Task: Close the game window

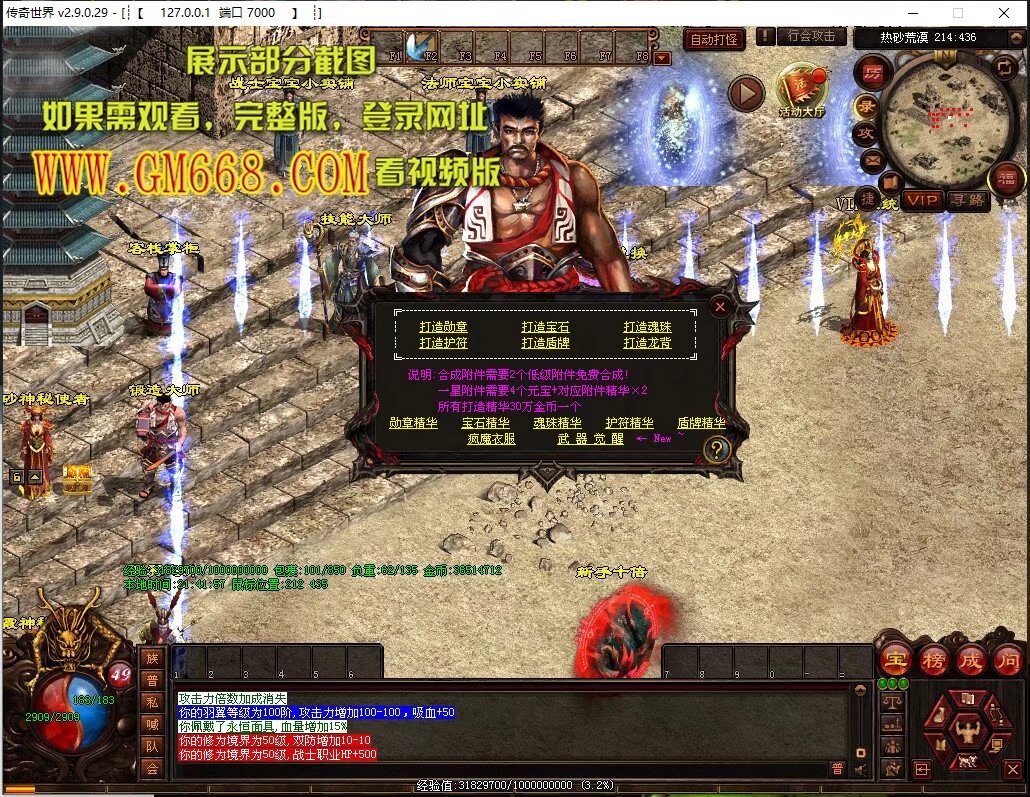Action: pos(1003,13)
